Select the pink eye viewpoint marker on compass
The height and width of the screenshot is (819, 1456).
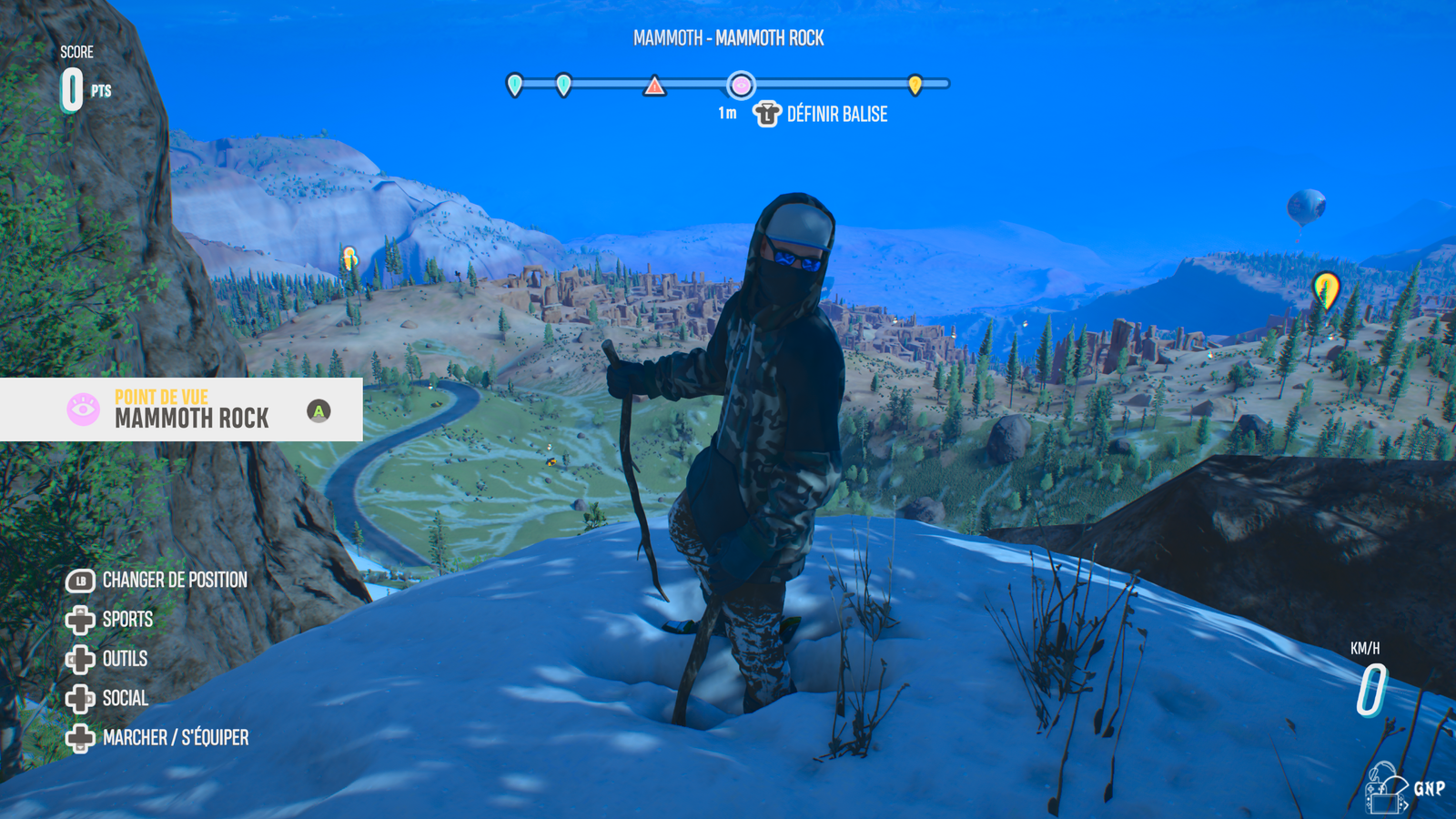(x=741, y=86)
